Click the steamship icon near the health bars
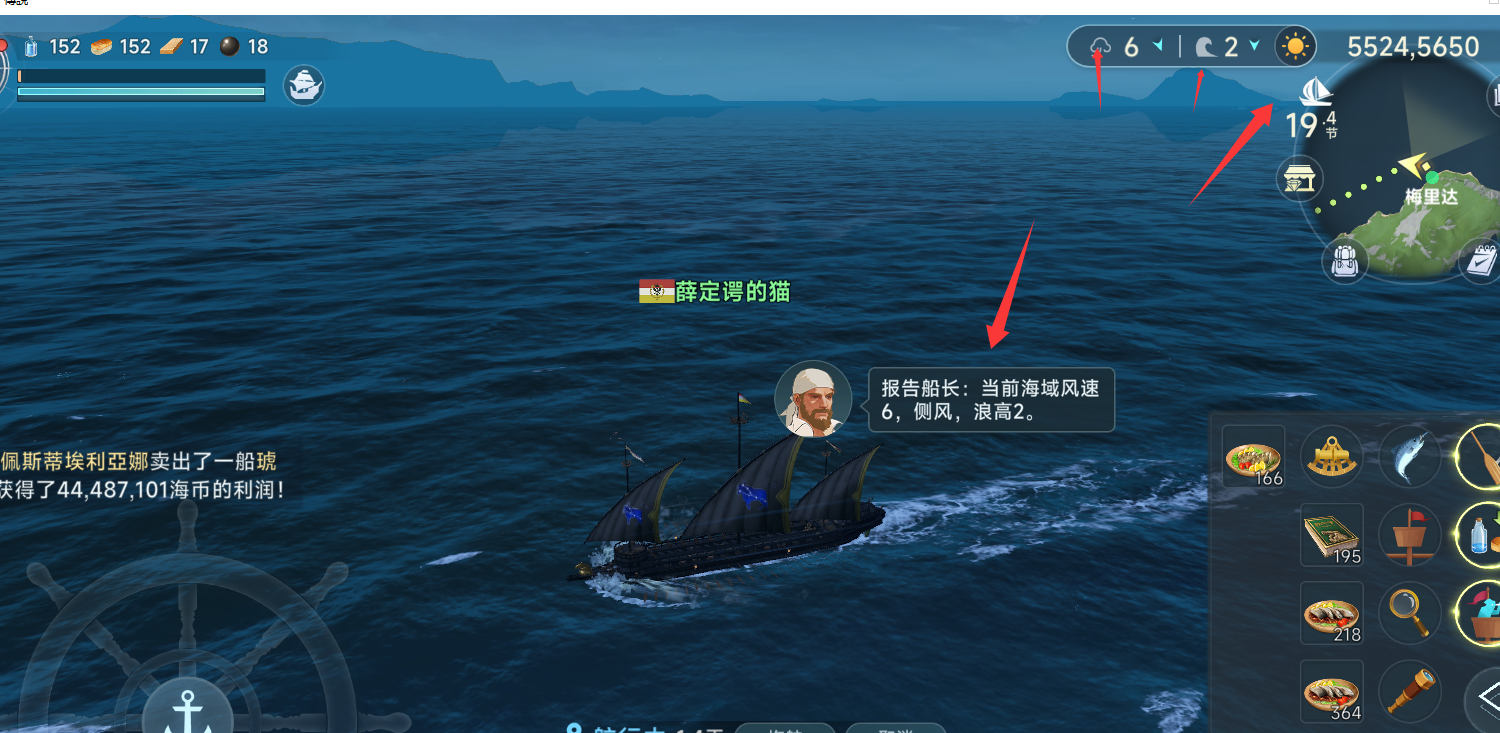Screen dimensions: 1500x733 [303, 85]
